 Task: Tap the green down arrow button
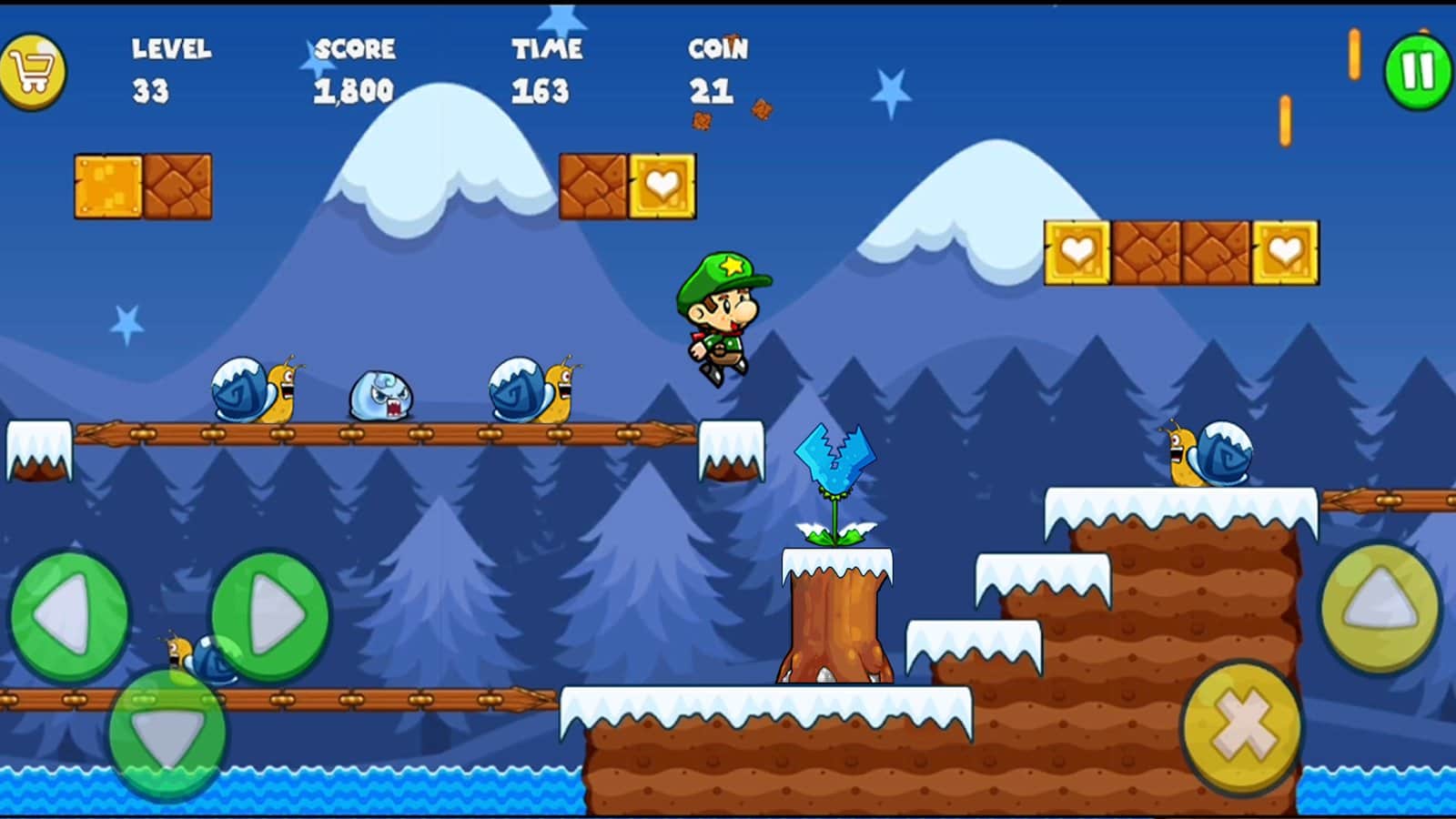point(167,733)
